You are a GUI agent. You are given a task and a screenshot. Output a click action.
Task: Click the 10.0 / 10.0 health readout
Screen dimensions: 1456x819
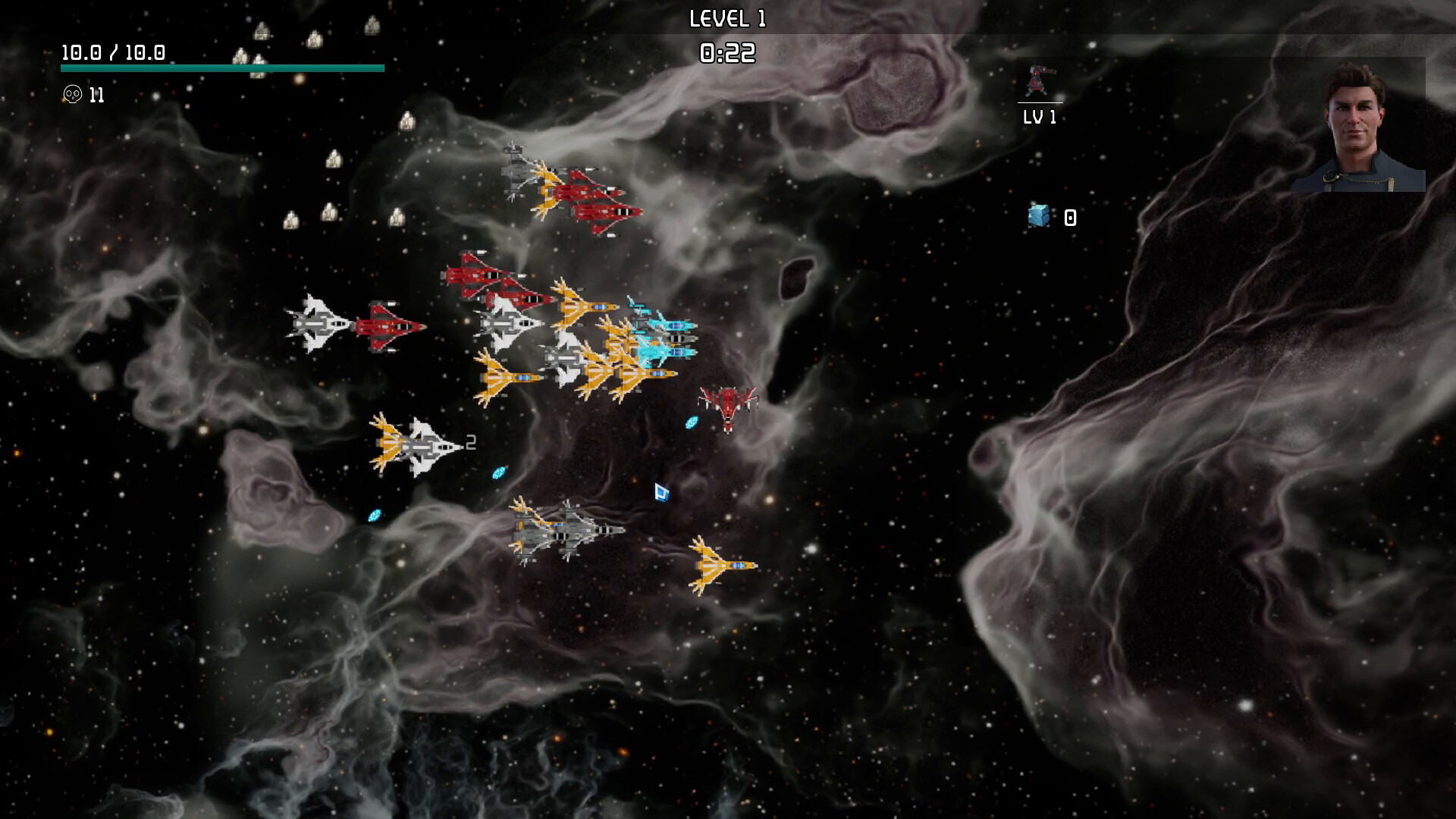112,53
